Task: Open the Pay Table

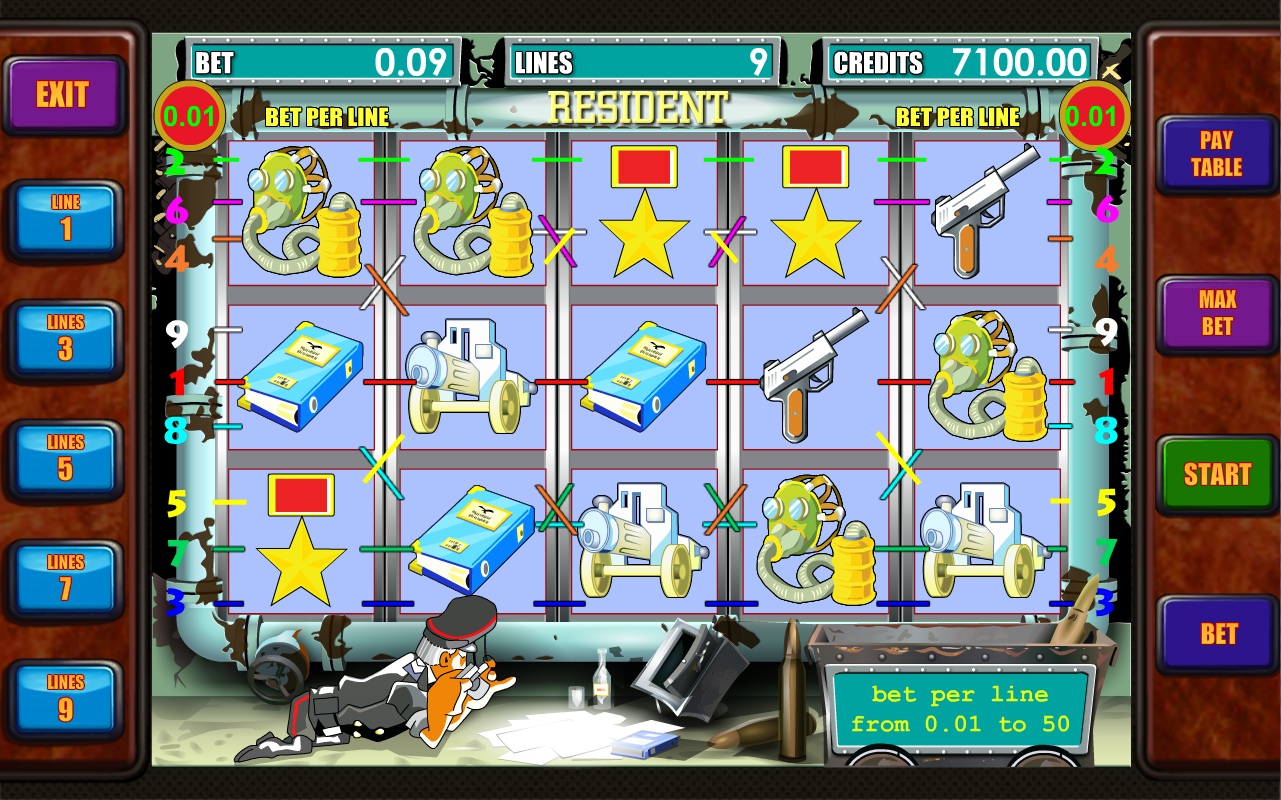Action: coord(1217,154)
